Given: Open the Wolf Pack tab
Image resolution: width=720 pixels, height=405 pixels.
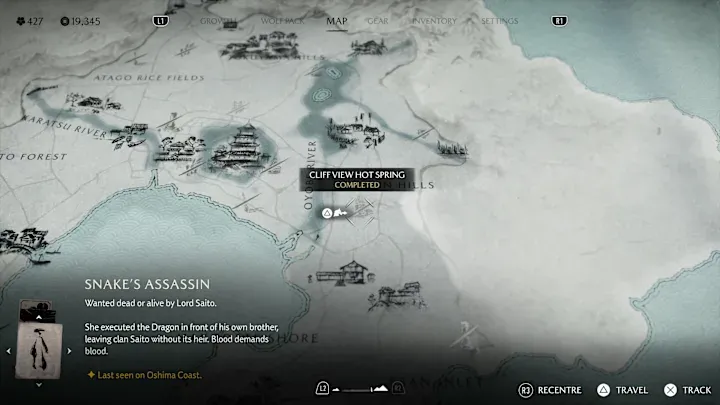Looking at the screenshot, I should pos(282,21).
